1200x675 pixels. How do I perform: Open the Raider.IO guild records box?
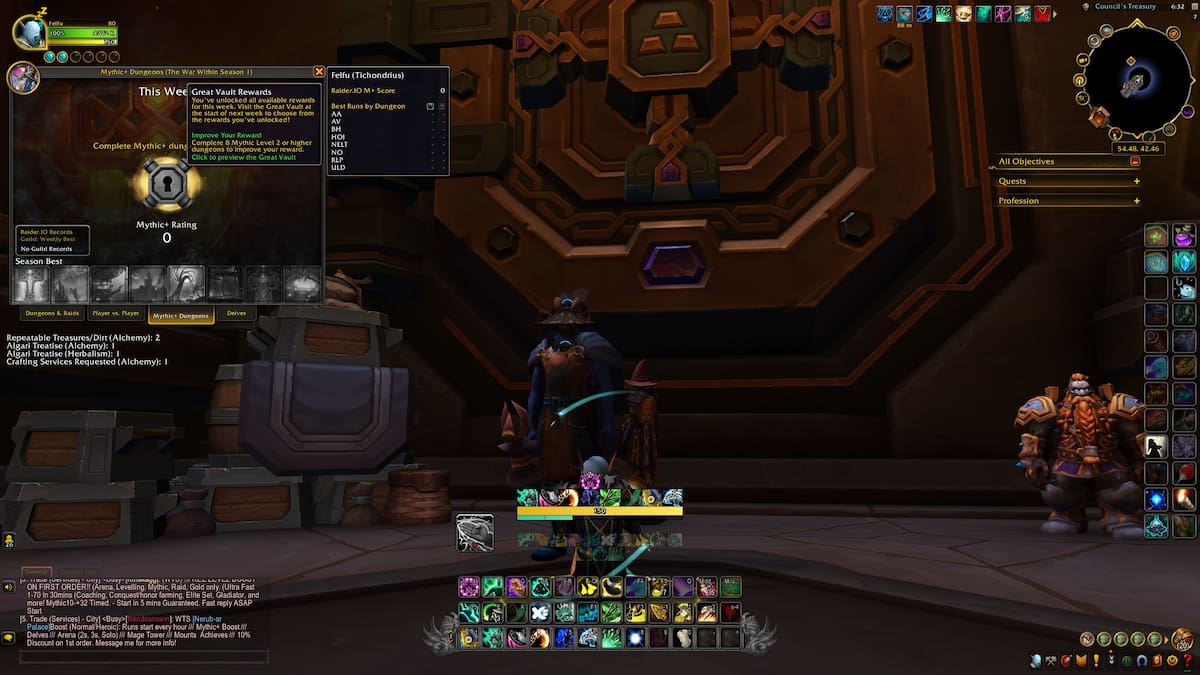53,240
